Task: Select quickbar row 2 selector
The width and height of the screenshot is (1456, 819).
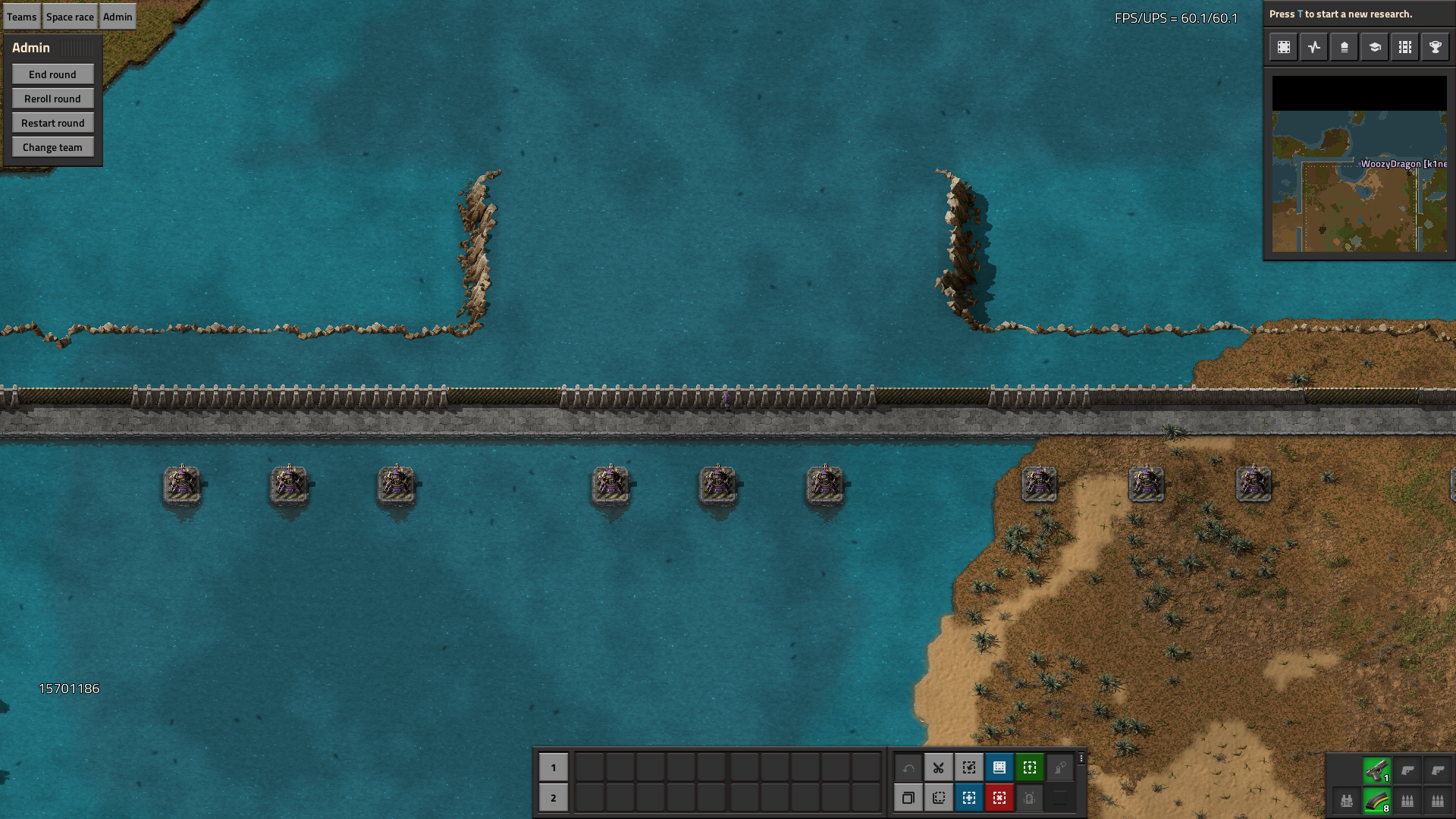Action: coord(553,798)
